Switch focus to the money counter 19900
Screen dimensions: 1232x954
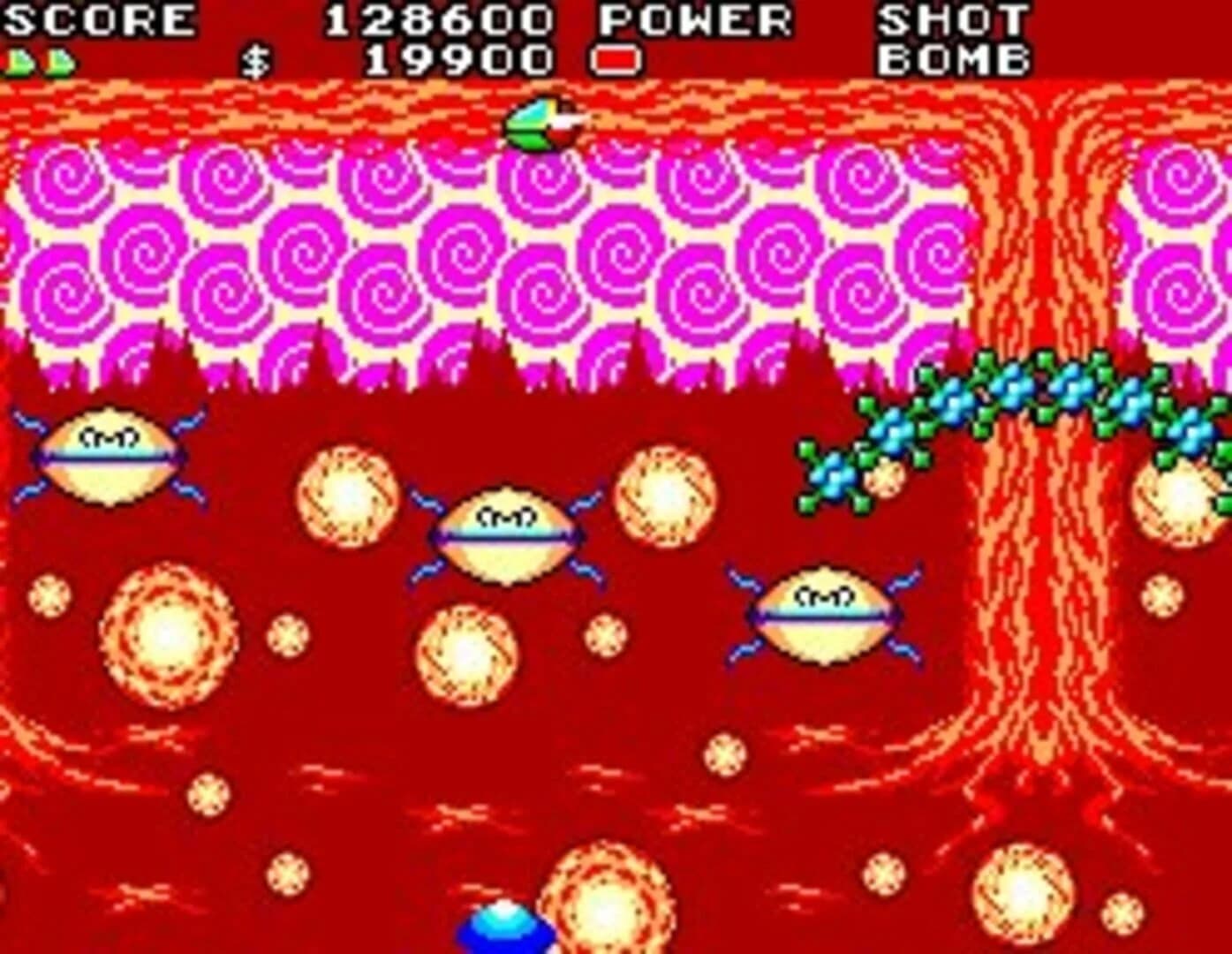click(459, 62)
